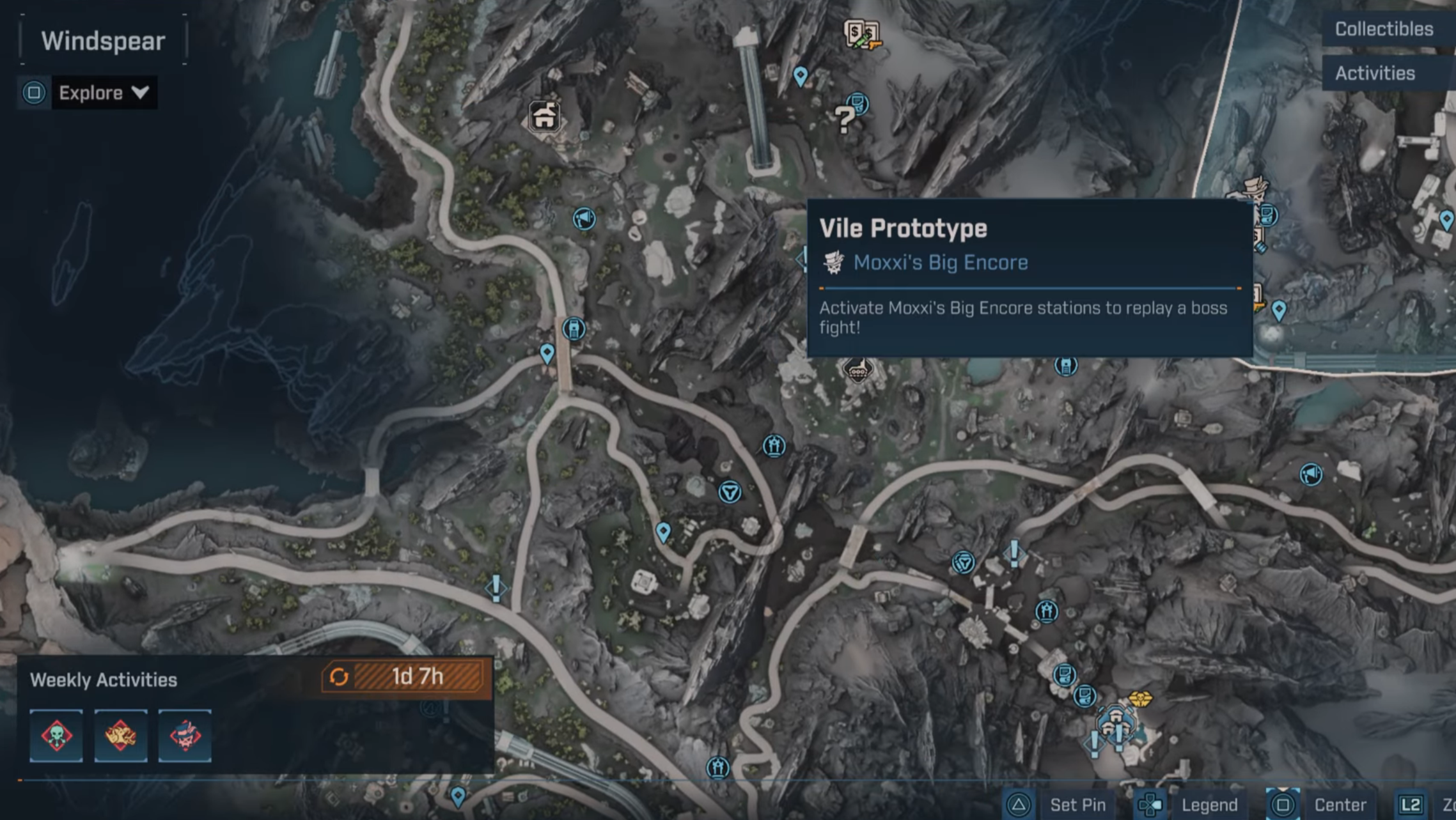Screen dimensions: 1456x820
Task: Click the white question mark map marker
Action: click(844, 119)
